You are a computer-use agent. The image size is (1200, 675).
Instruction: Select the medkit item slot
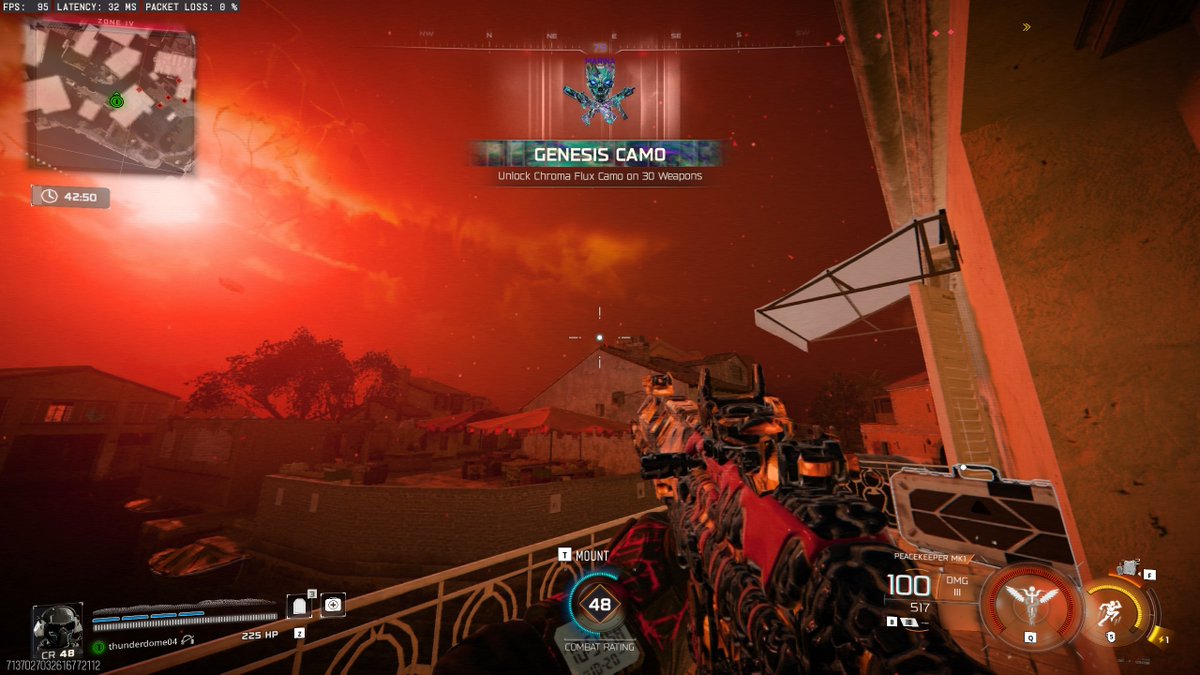coord(333,604)
